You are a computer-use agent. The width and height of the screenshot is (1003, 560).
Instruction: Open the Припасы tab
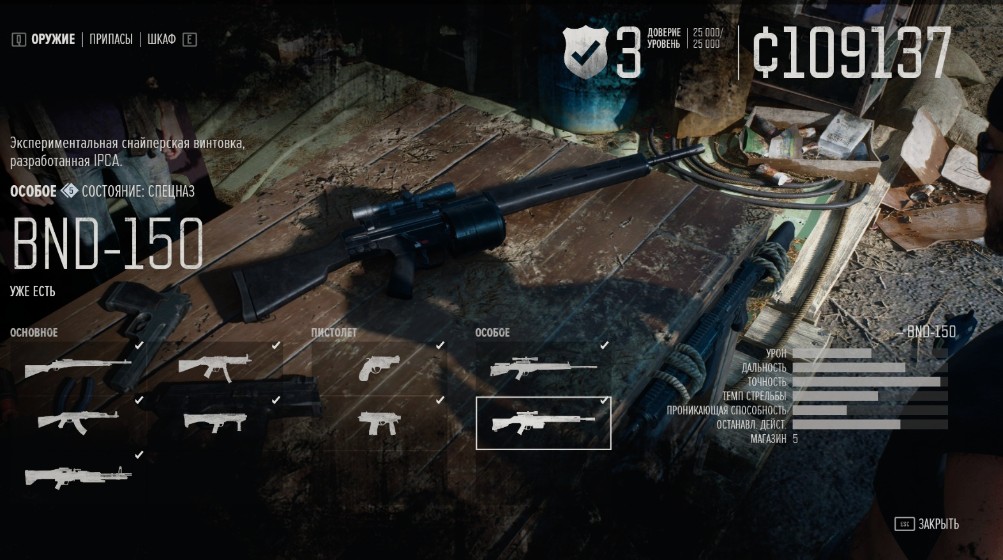point(111,39)
